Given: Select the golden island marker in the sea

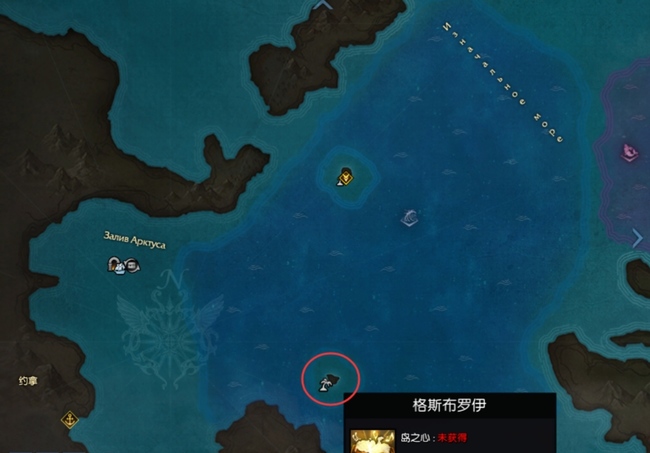Looking at the screenshot, I should click(x=344, y=177).
